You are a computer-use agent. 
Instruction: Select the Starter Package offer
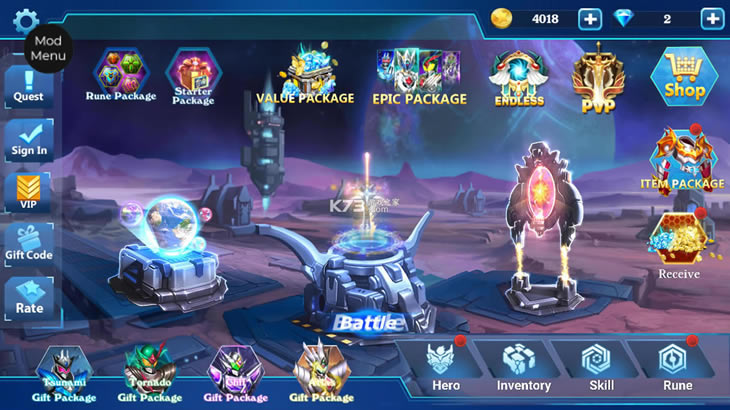[193, 76]
